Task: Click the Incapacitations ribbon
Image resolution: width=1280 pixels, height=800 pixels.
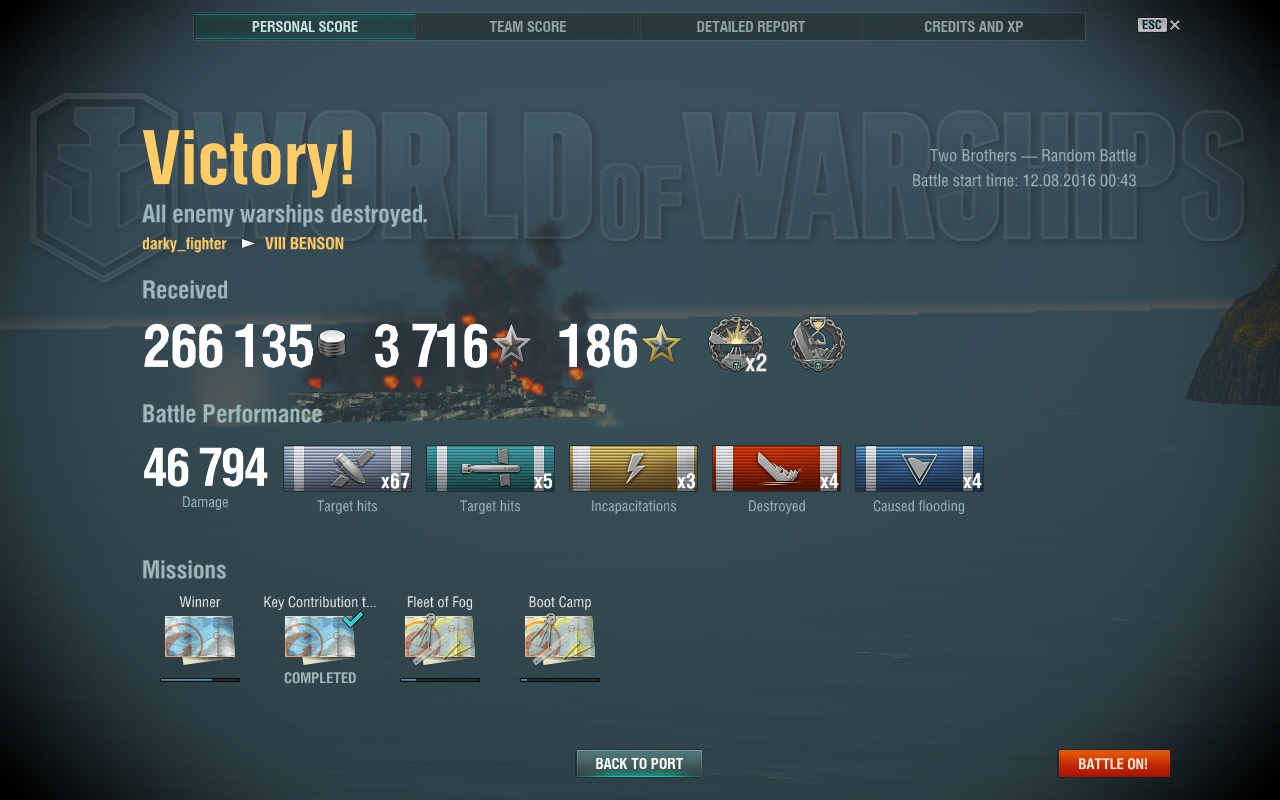Action: pos(633,469)
